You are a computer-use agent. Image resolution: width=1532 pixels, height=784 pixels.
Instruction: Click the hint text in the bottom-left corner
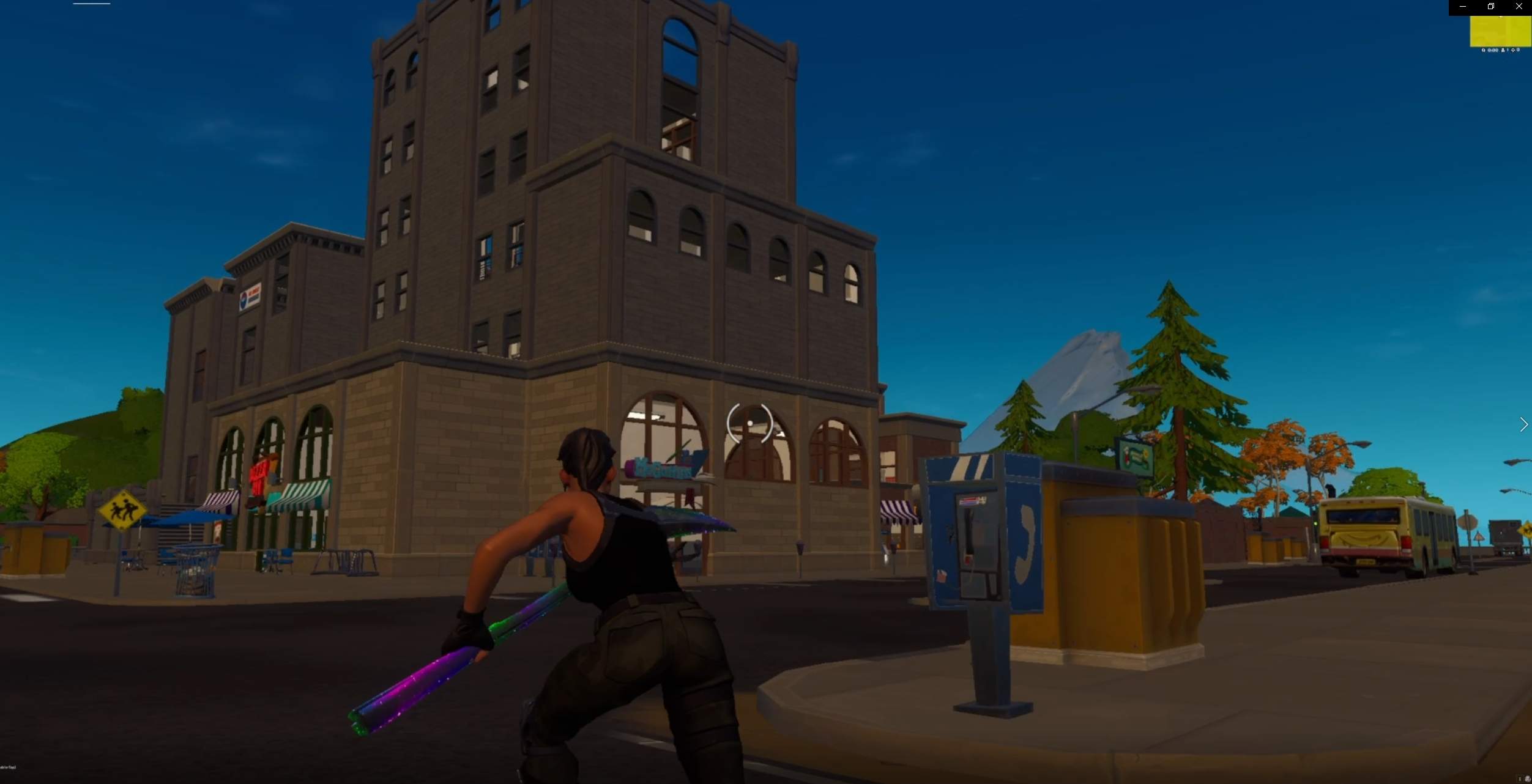pyautogui.click(x=9, y=767)
